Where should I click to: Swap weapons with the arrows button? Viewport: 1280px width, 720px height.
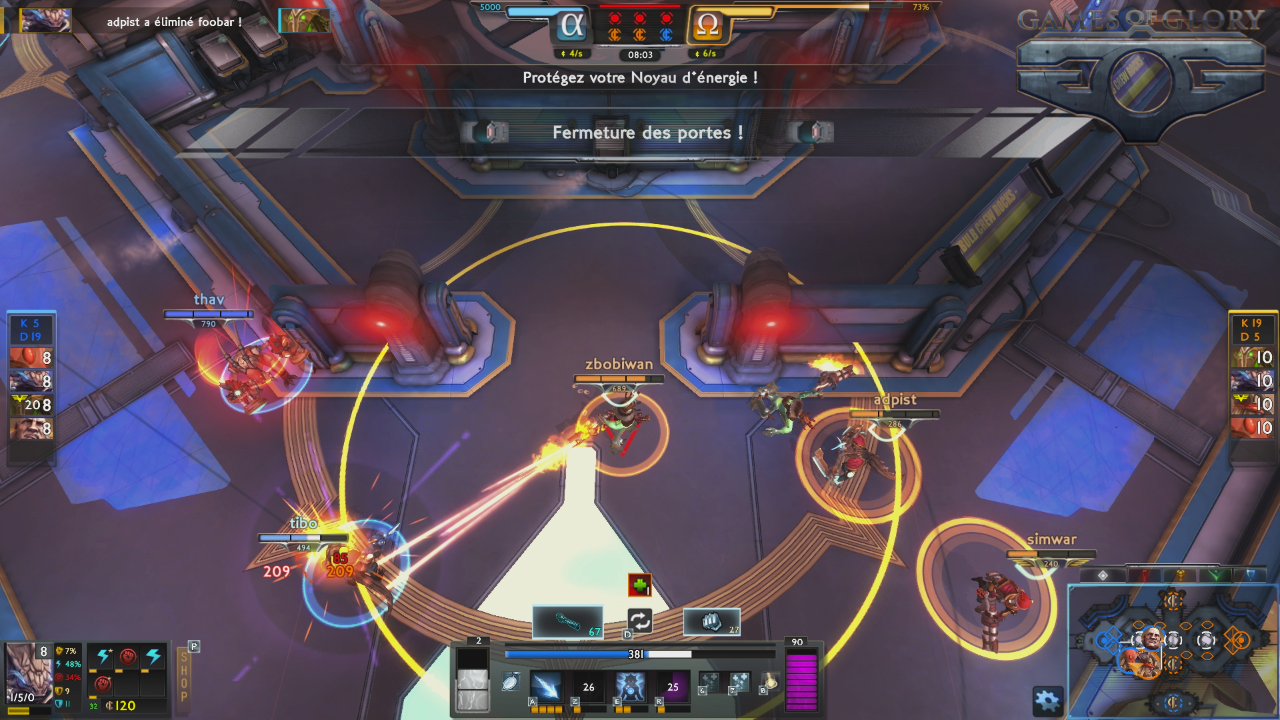[640, 621]
